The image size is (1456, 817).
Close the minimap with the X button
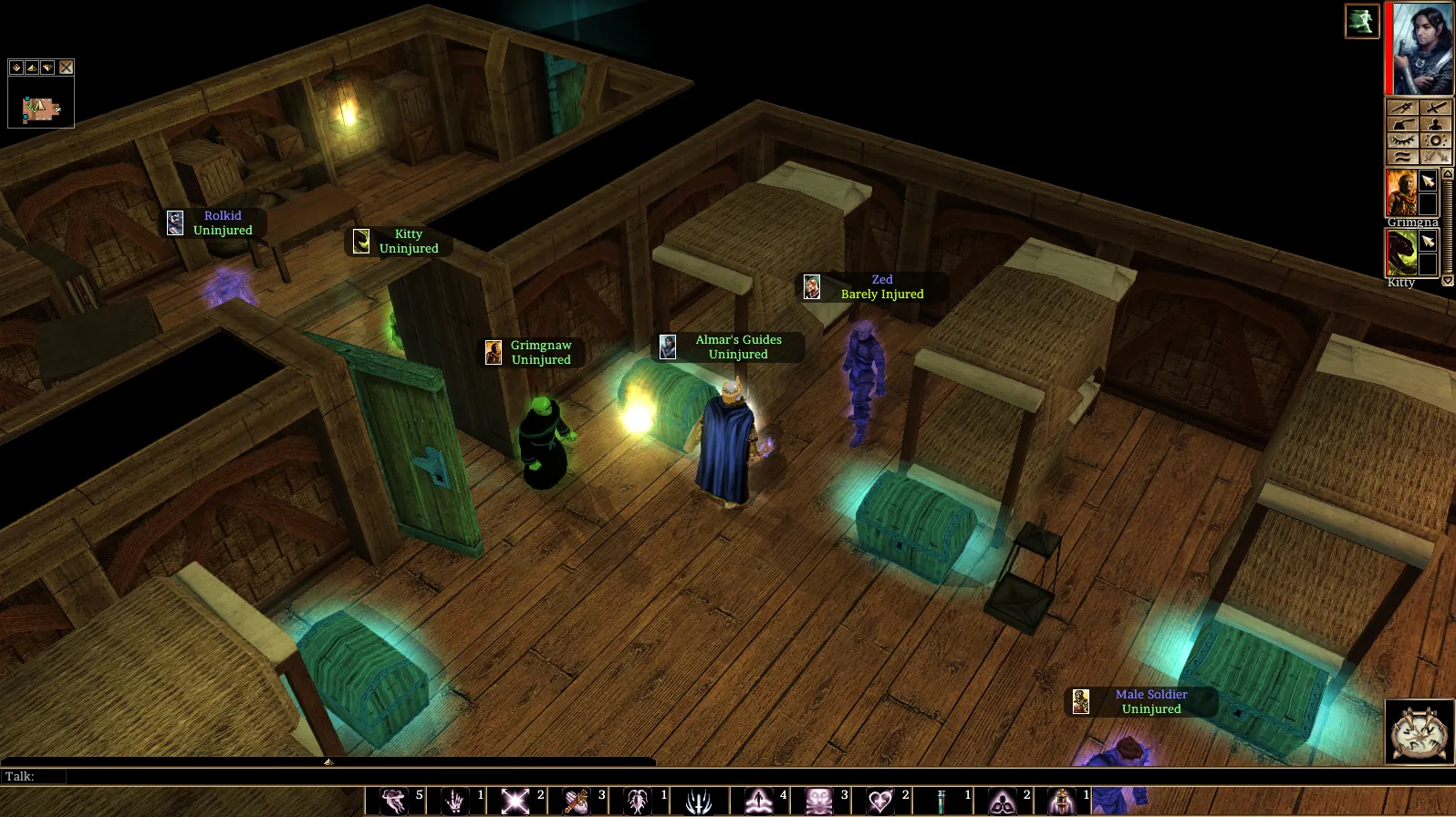[67, 67]
